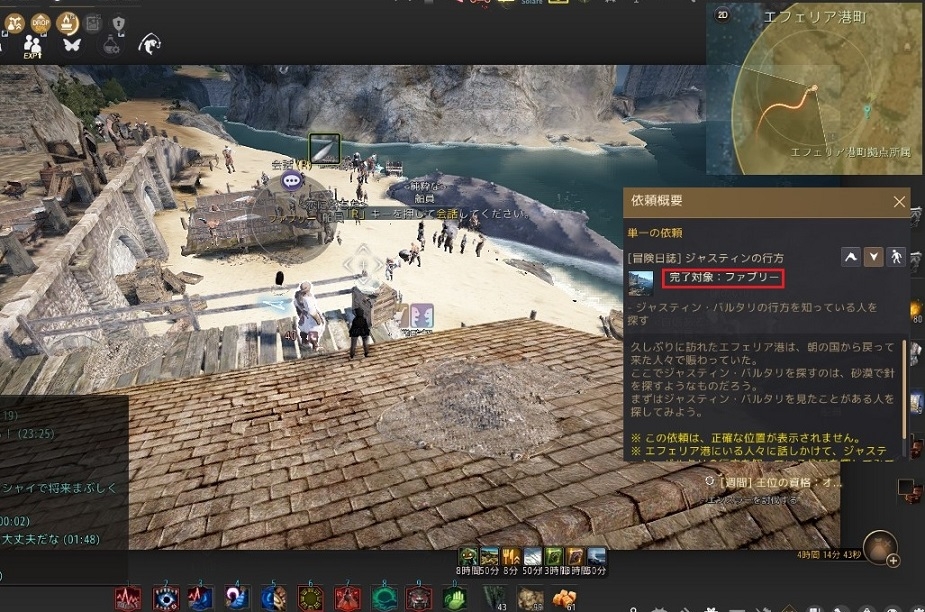This screenshot has width=925, height=612.
Task: Click the potion flask with gear icon
Action: click(x=111, y=45)
